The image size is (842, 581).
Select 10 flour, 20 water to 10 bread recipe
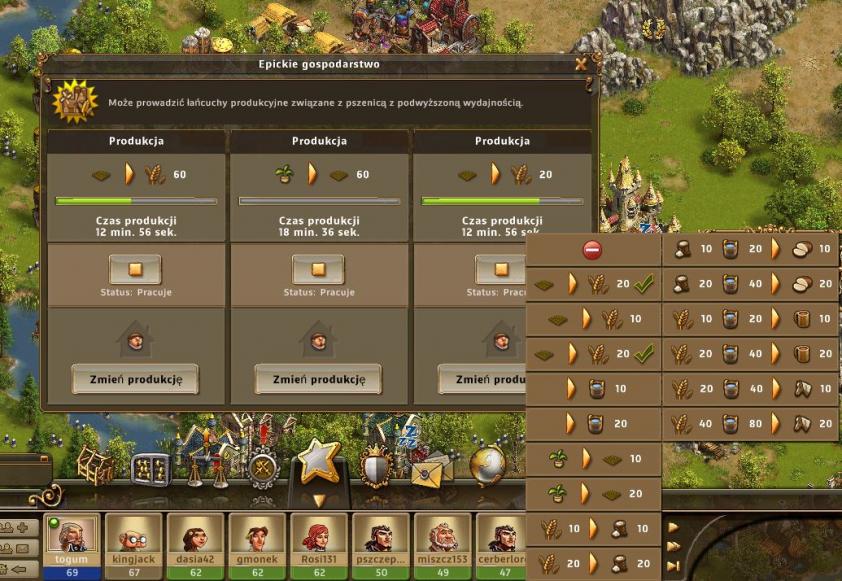pos(751,249)
